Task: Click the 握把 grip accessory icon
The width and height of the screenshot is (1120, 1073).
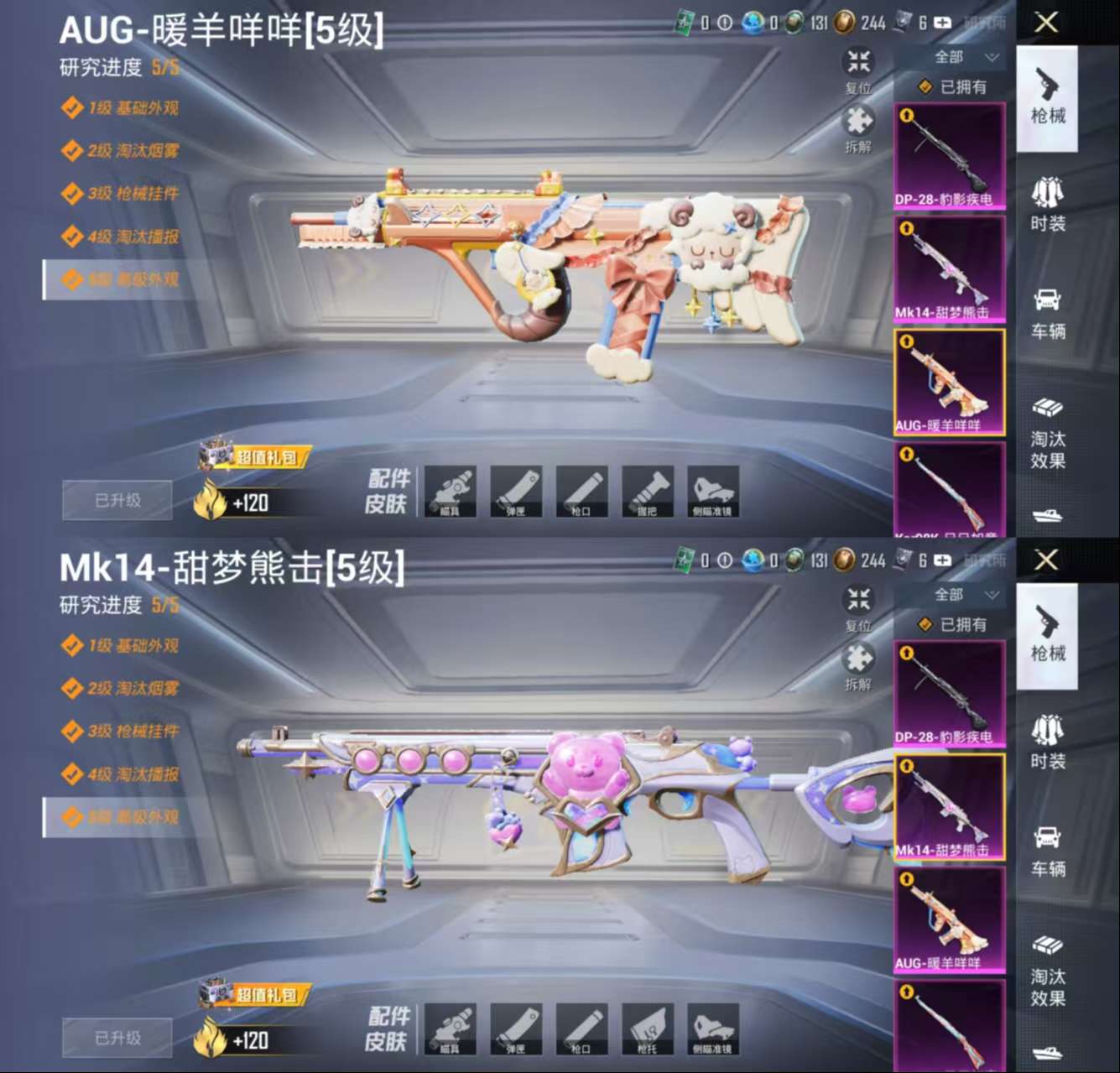Action: pos(647,492)
